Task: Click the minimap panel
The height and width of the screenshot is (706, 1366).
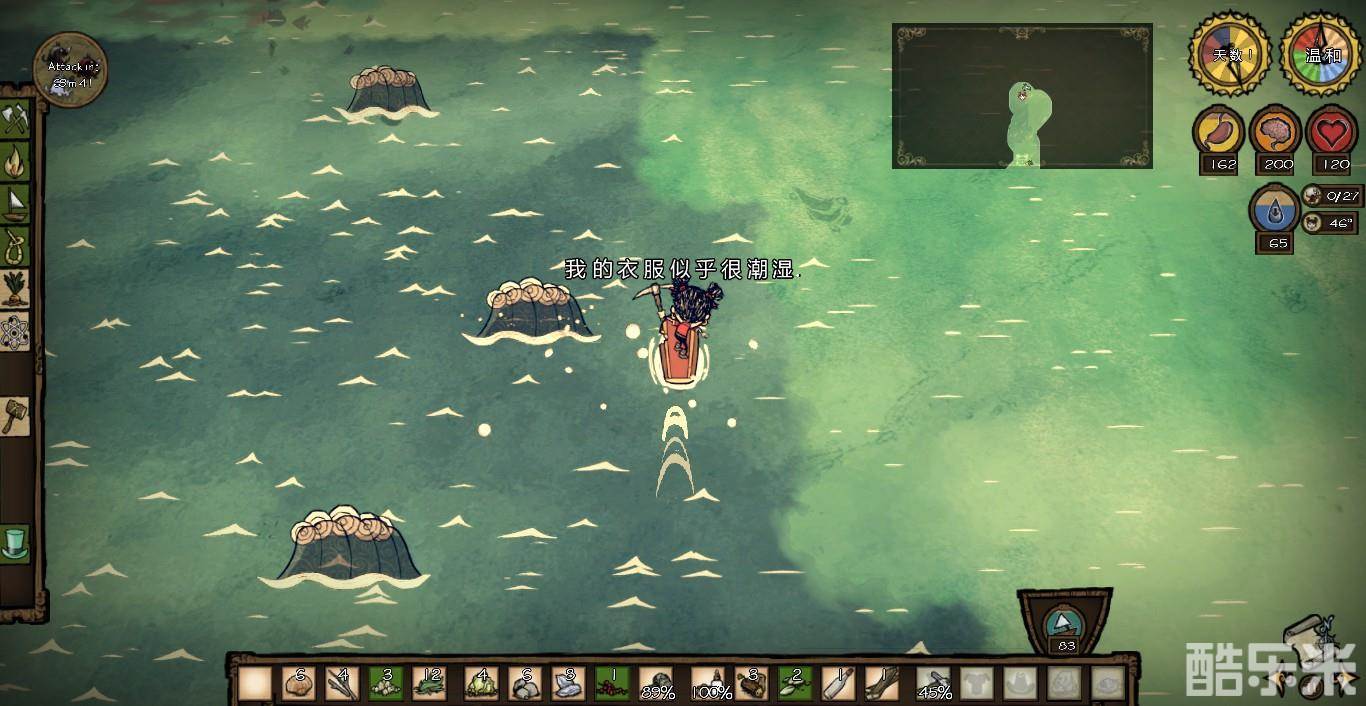Action: click(x=1022, y=96)
